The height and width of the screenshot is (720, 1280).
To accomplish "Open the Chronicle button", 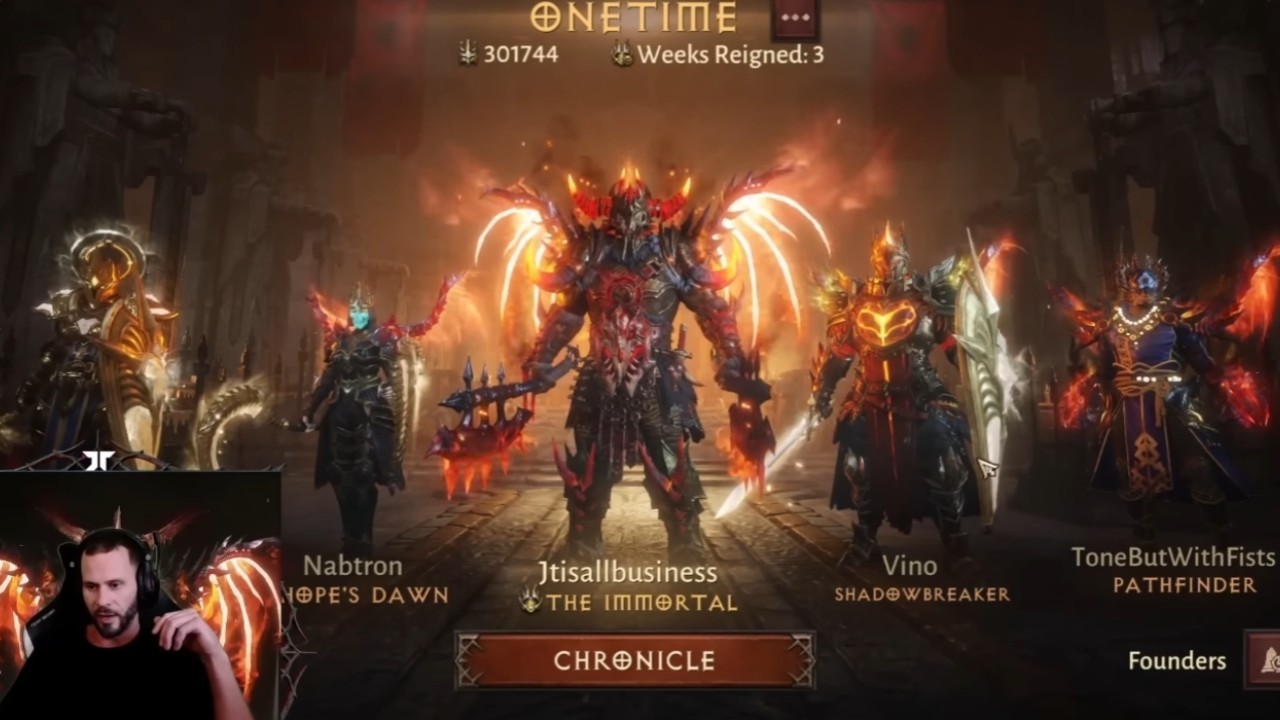I will pos(635,661).
